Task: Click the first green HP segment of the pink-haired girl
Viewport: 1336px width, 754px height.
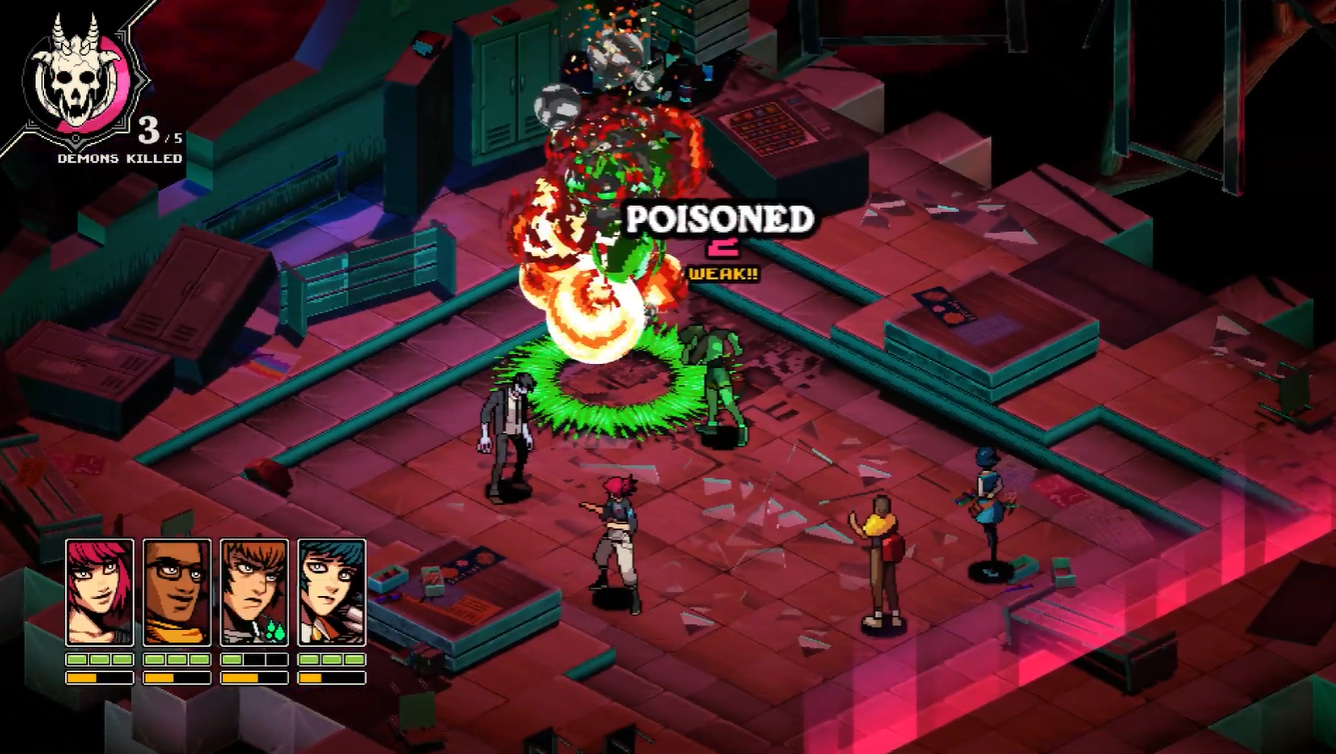Action: pyautogui.click(x=78, y=659)
